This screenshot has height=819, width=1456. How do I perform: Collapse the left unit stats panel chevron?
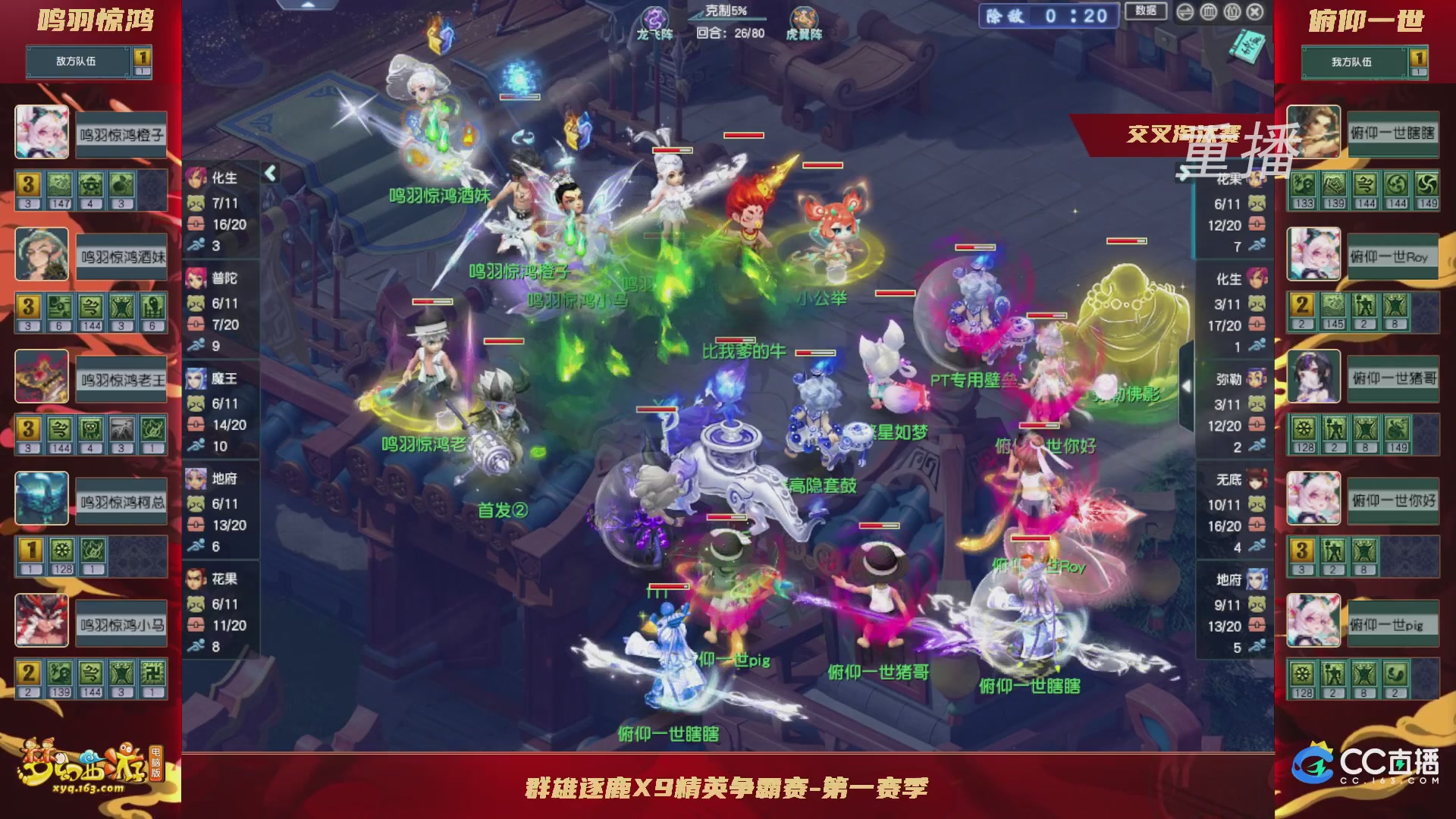click(269, 173)
